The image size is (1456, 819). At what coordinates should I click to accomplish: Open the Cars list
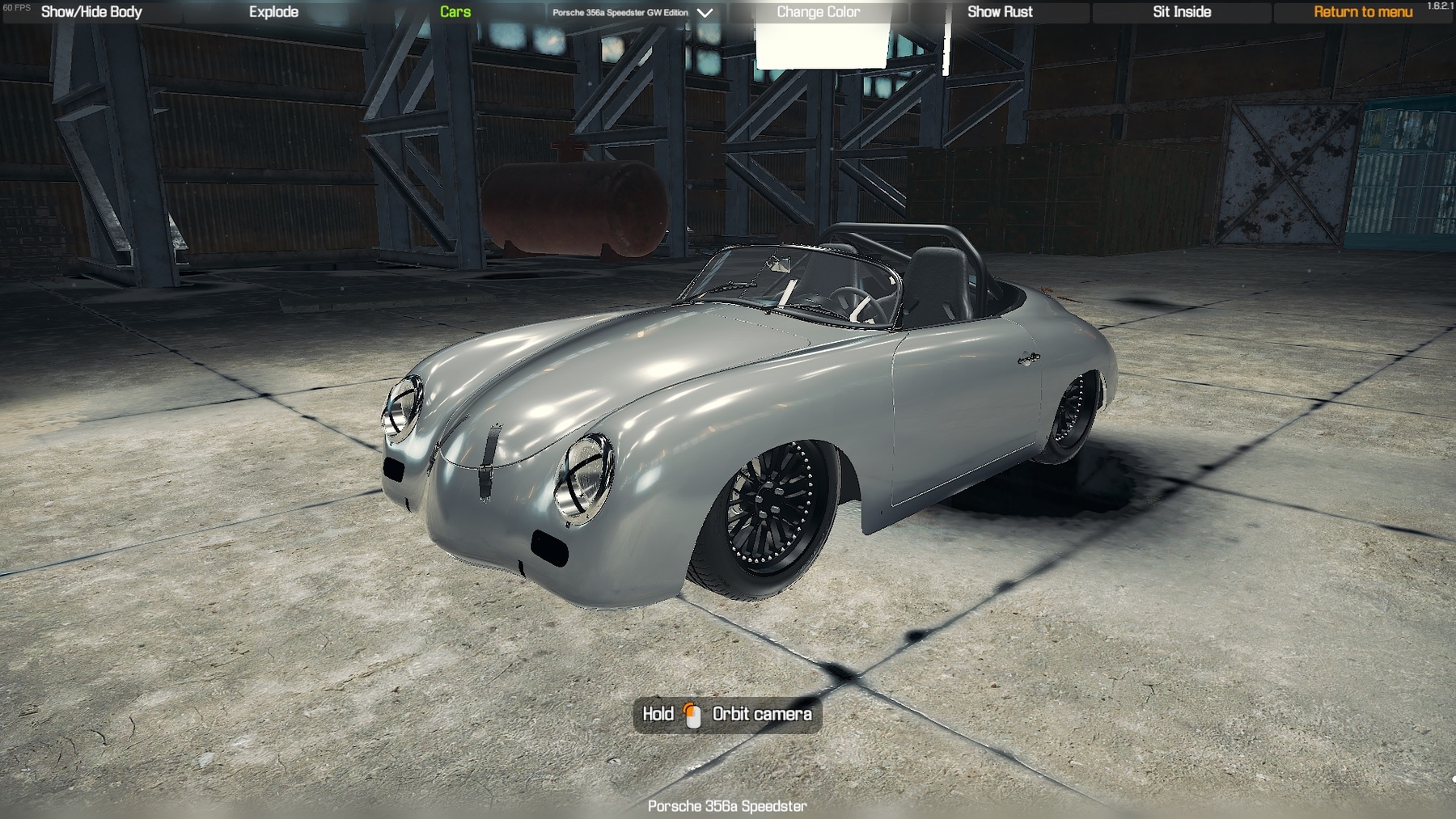point(455,12)
